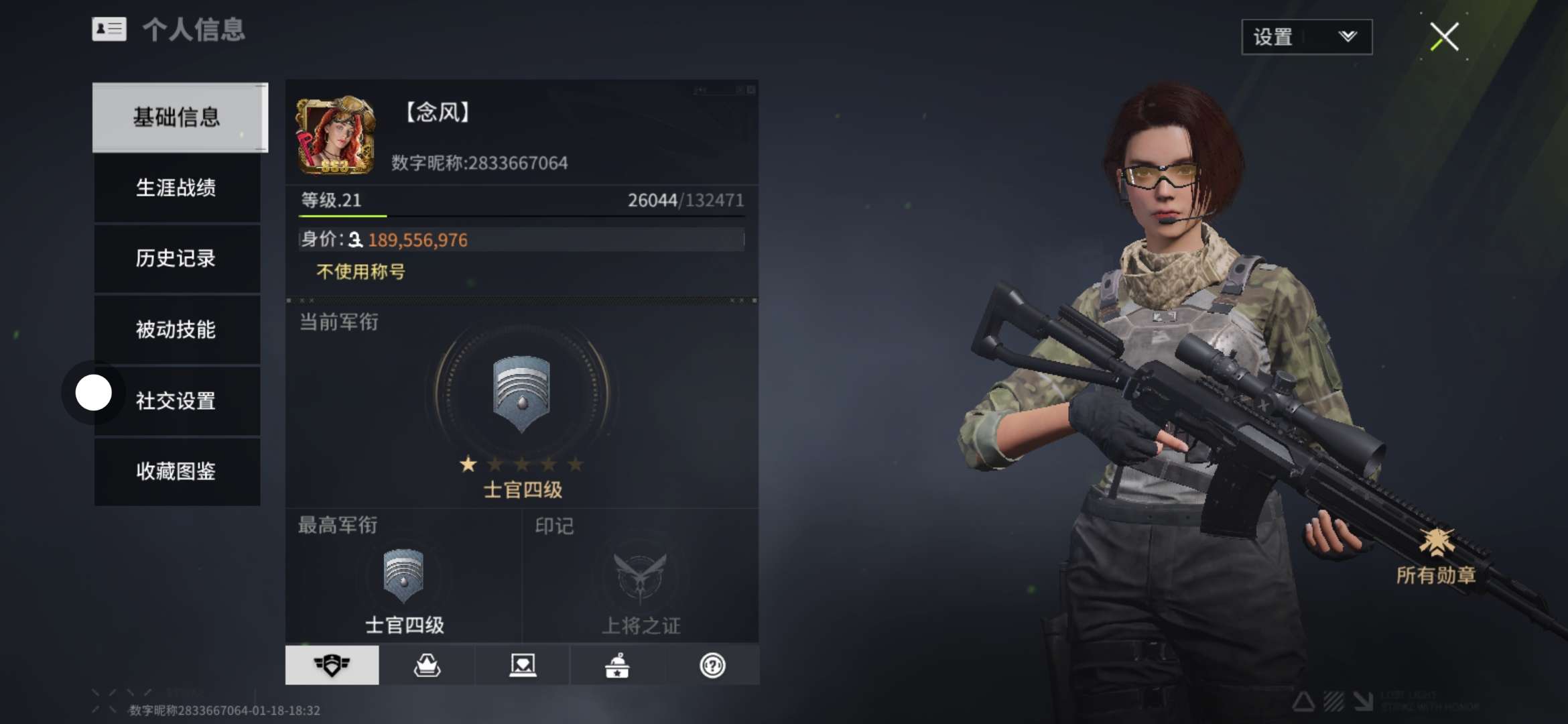Image resolution: width=1568 pixels, height=724 pixels.
Task: Open the question mark icon tab
Action: pyautogui.click(x=712, y=665)
